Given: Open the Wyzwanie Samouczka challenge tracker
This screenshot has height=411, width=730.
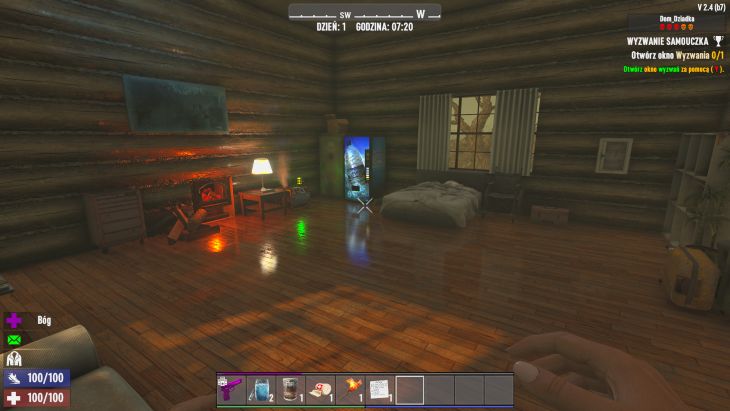Looking at the screenshot, I should [669, 41].
